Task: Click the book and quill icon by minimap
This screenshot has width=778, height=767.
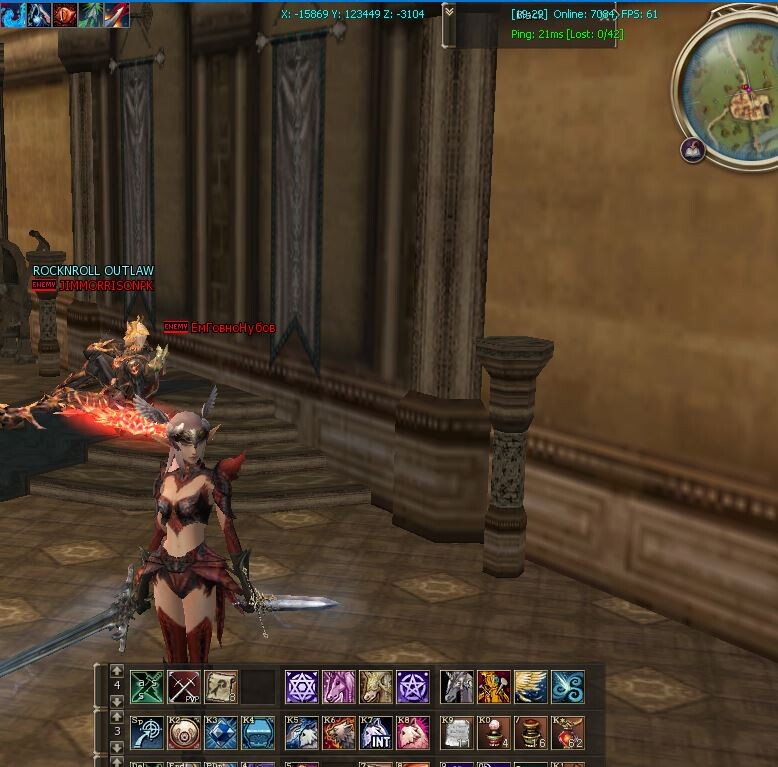Action: (x=693, y=151)
